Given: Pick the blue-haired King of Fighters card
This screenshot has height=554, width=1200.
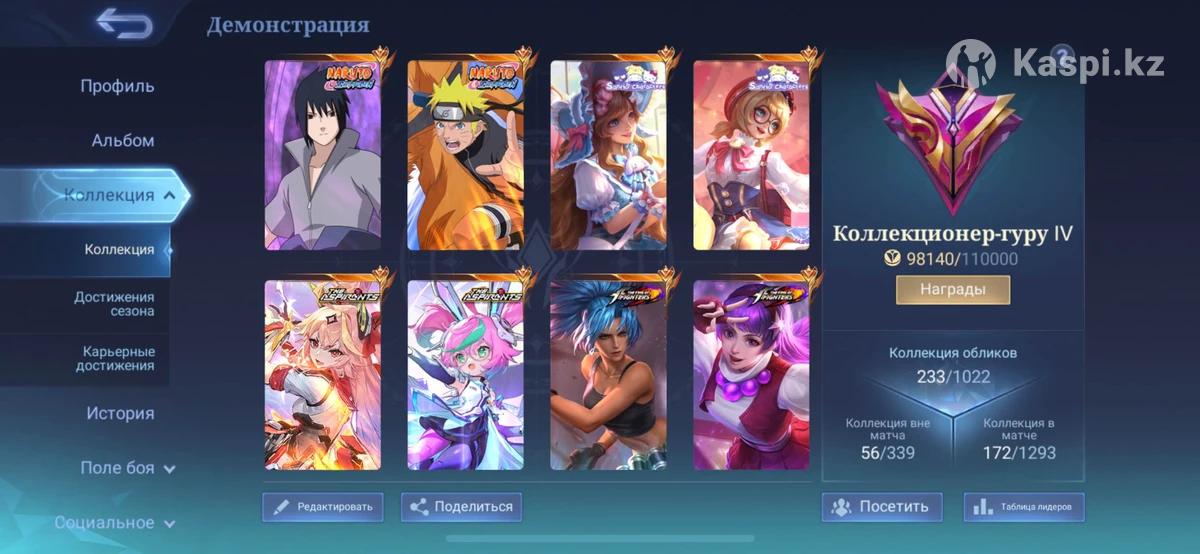Looking at the screenshot, I should (608, 375).
